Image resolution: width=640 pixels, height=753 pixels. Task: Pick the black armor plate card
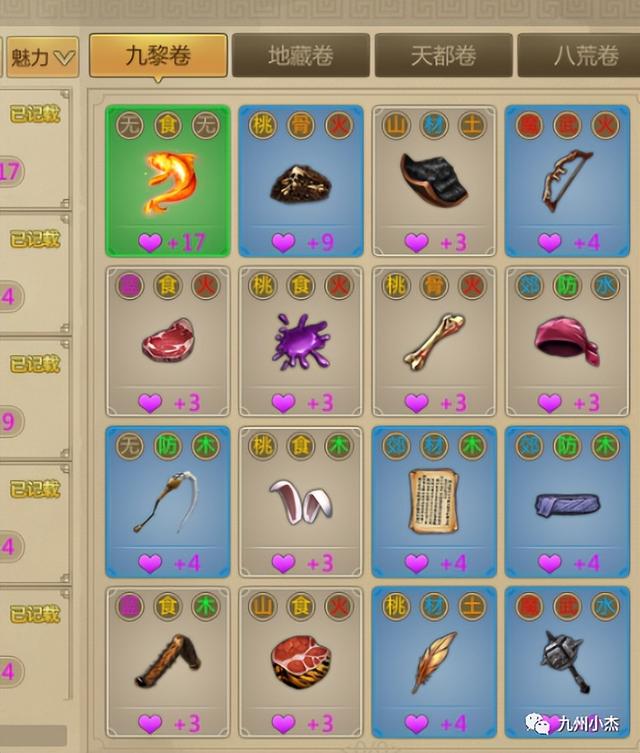pyautogui.click(x=435, y=182)
